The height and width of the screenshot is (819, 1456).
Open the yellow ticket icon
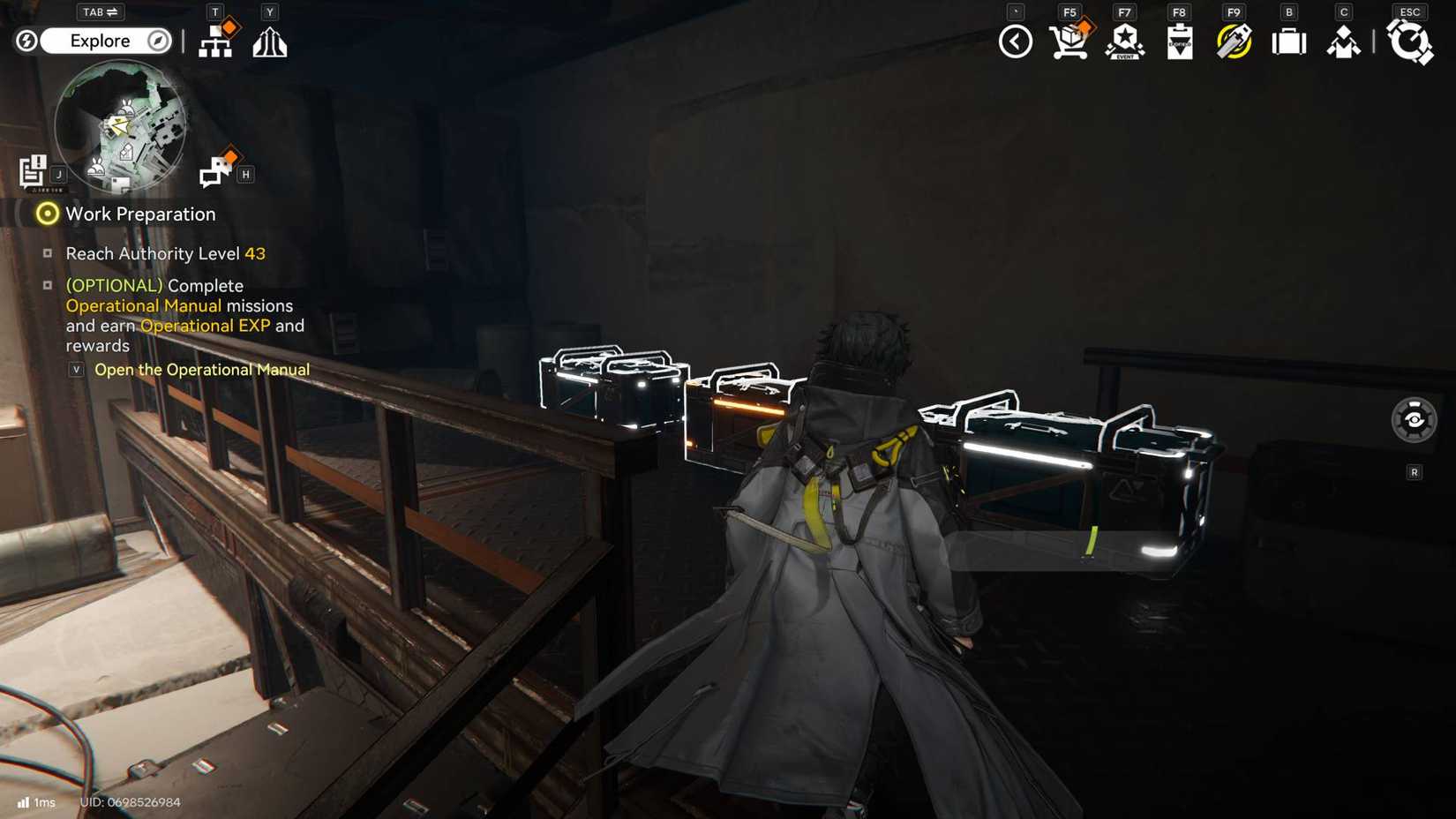tap(1234, 41)
